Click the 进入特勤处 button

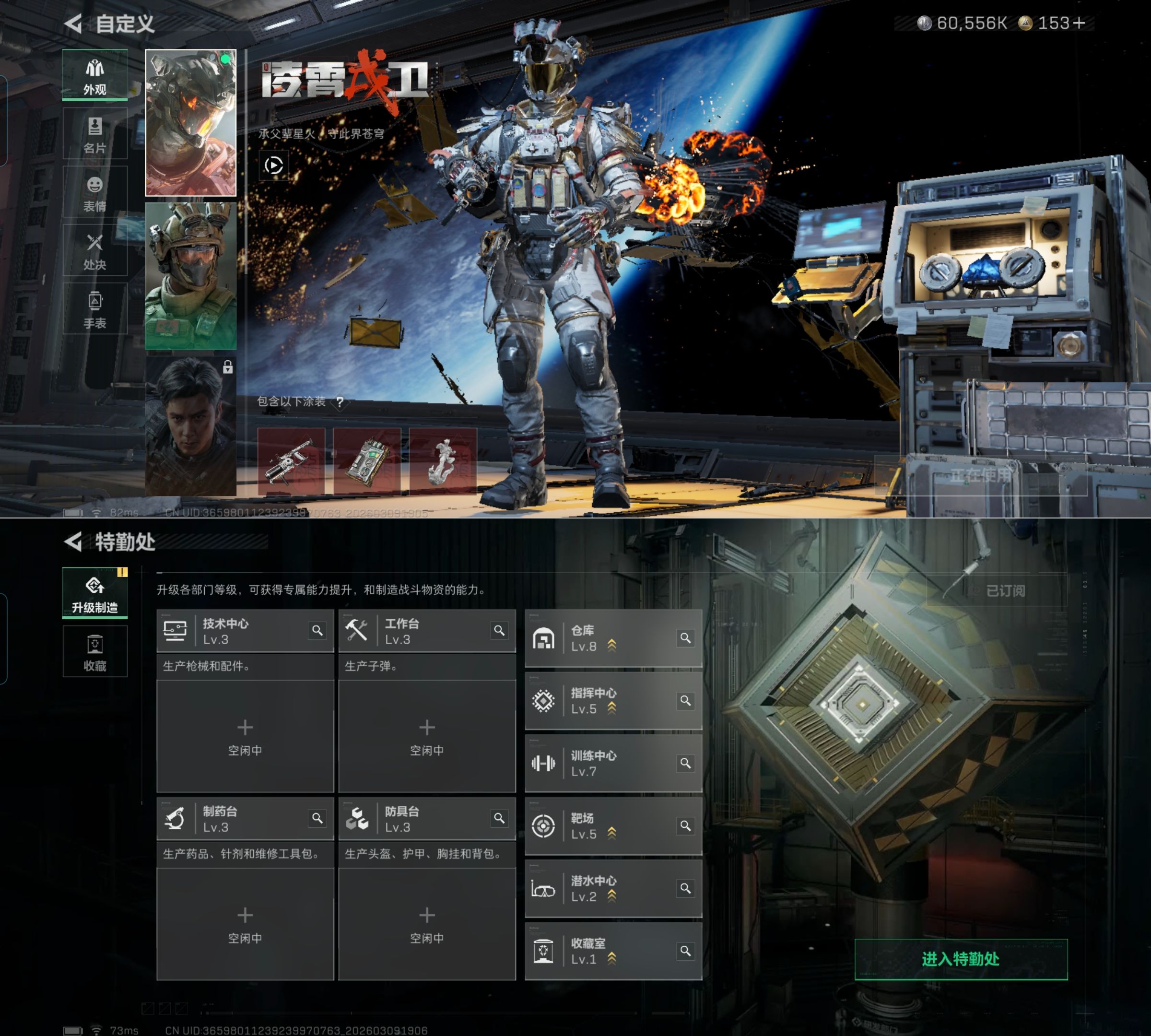[x=961, y=959]
